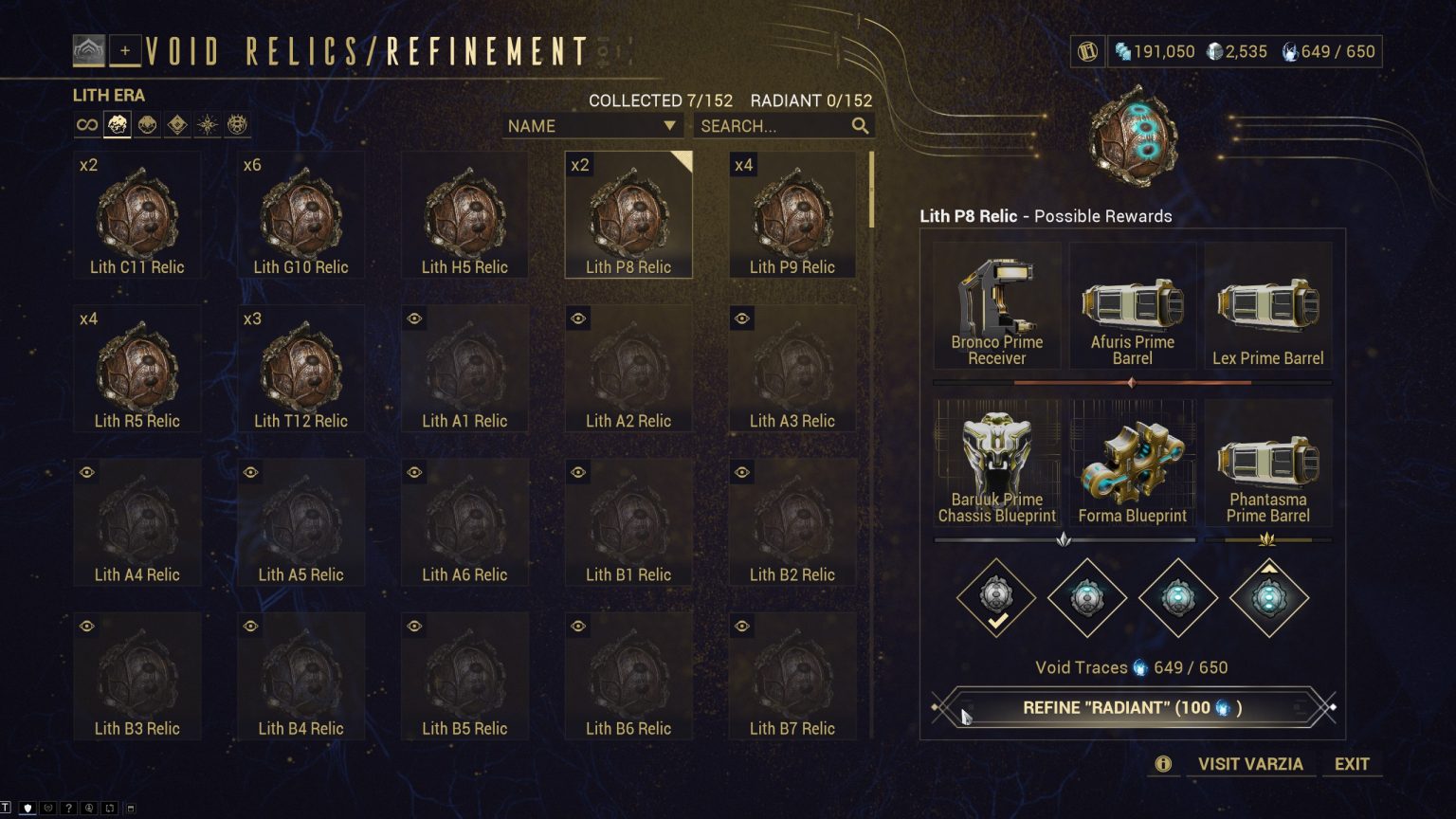The height and width of the screenshot is (819, 1456).
Task: Filter relics by the Requiem era icon
Action: coord(237,124)
